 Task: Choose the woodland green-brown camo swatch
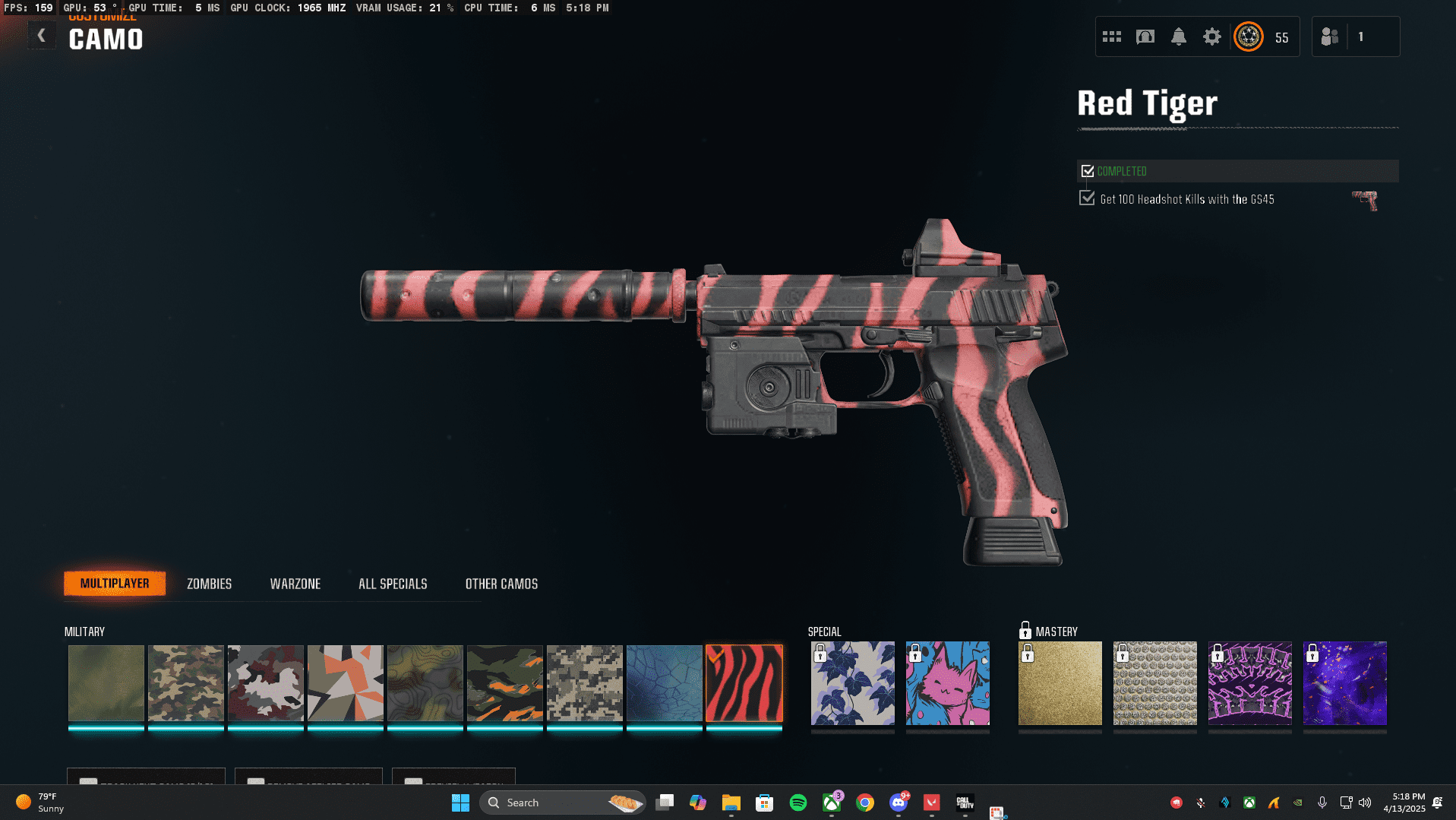[x=185, y=683]
